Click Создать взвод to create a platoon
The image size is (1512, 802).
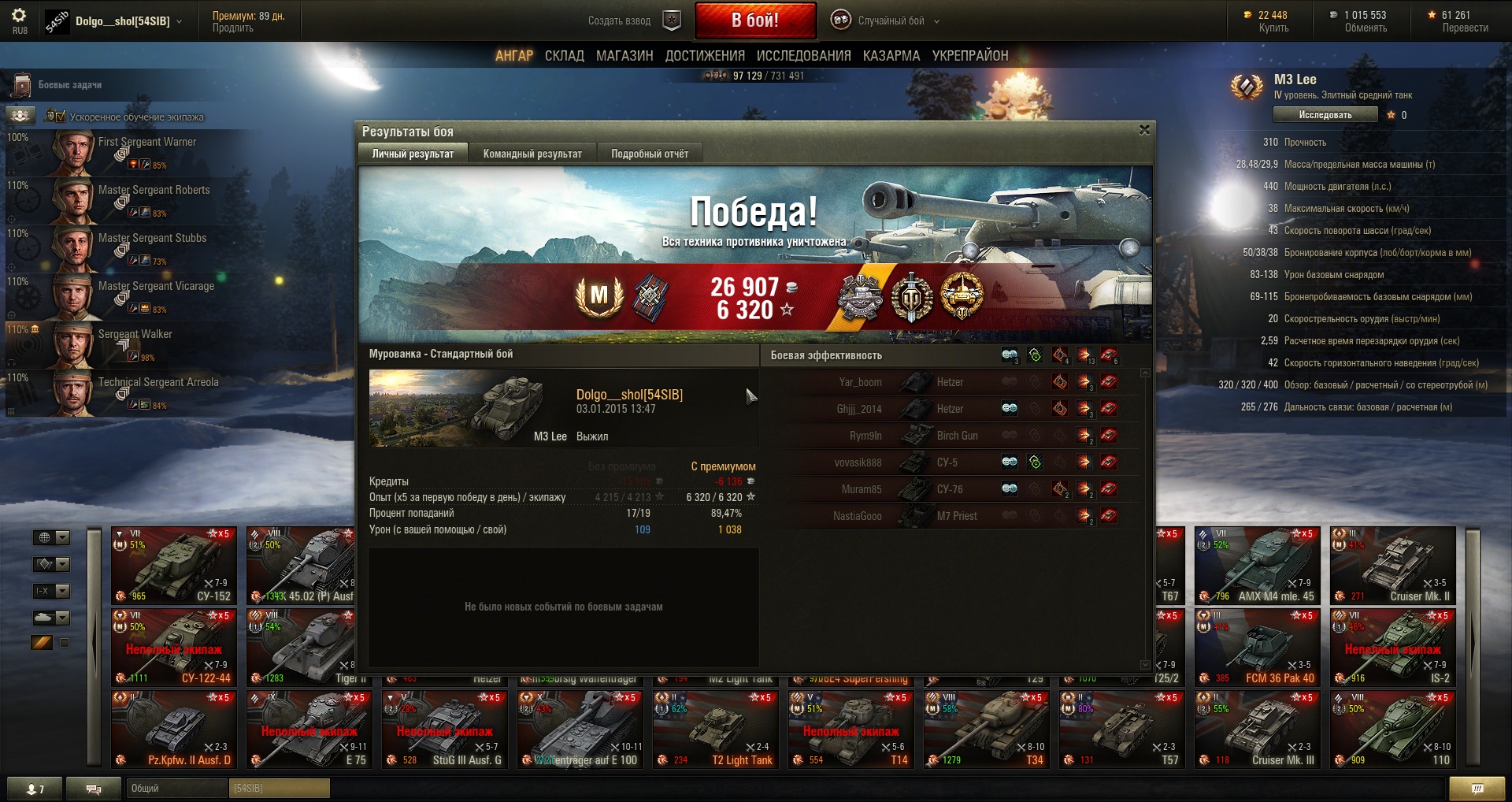619,21
